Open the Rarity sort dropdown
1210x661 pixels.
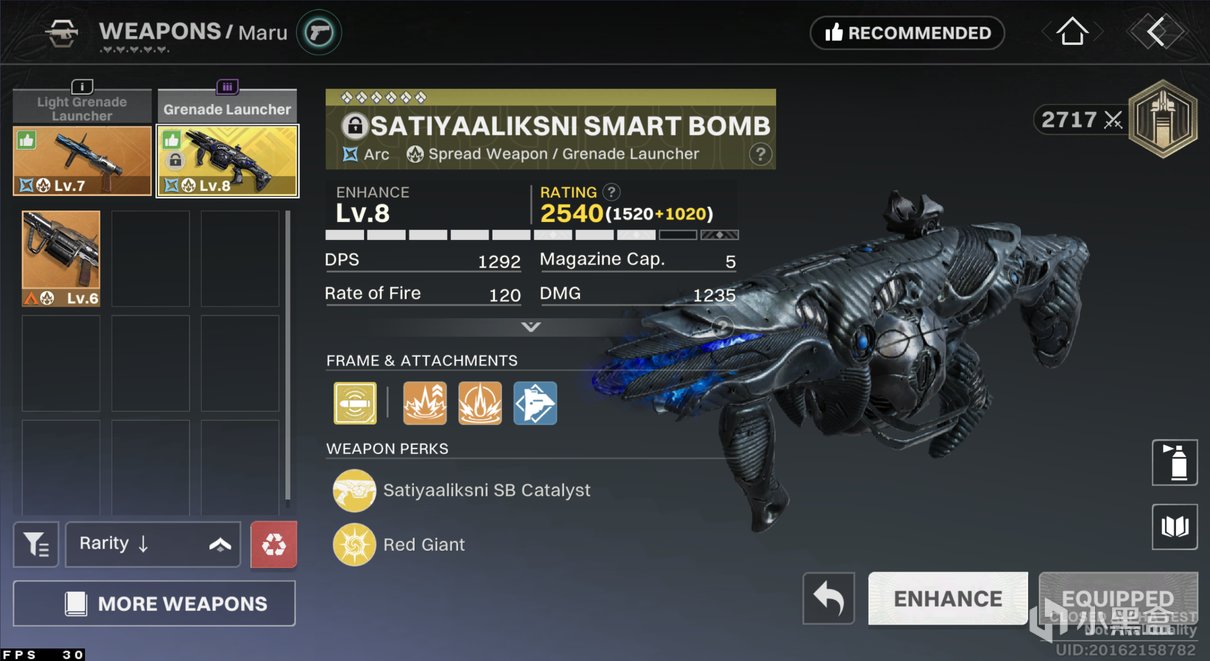pyautogui.click(x=152, y=545)
